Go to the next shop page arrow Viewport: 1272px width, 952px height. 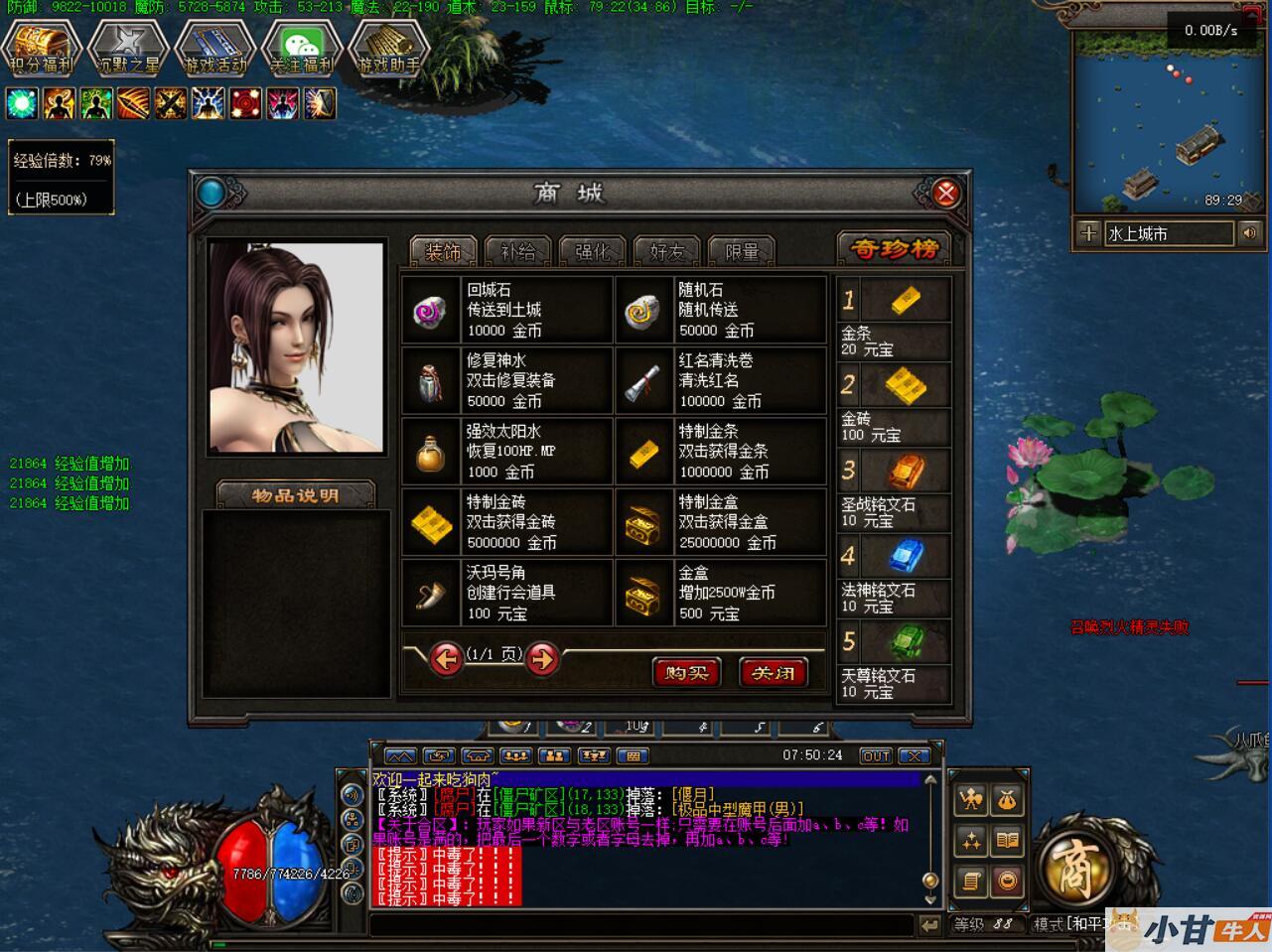(542, 658)
